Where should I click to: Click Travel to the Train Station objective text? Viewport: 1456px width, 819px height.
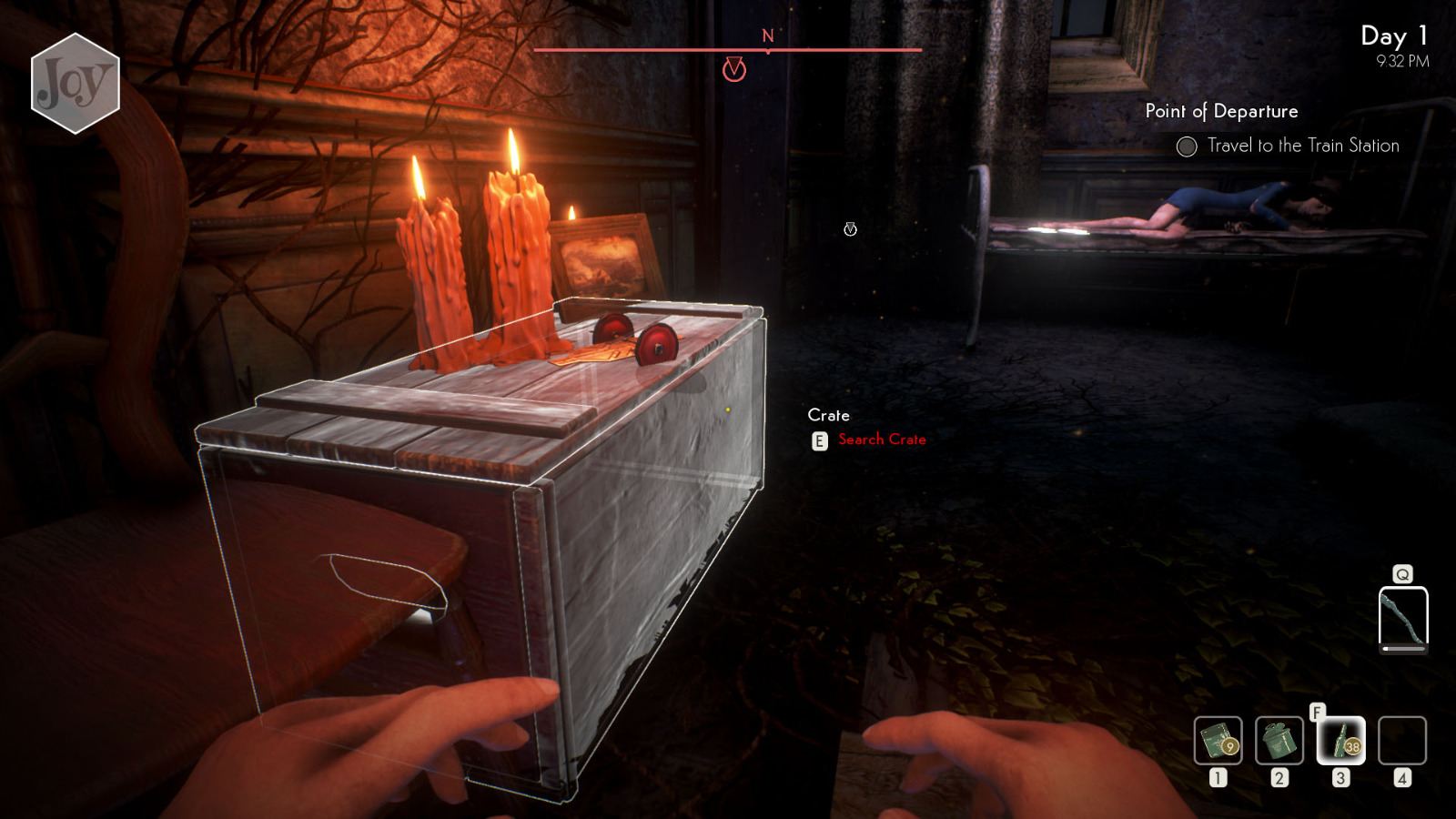pyautogui.click(x=1303, y=145)
